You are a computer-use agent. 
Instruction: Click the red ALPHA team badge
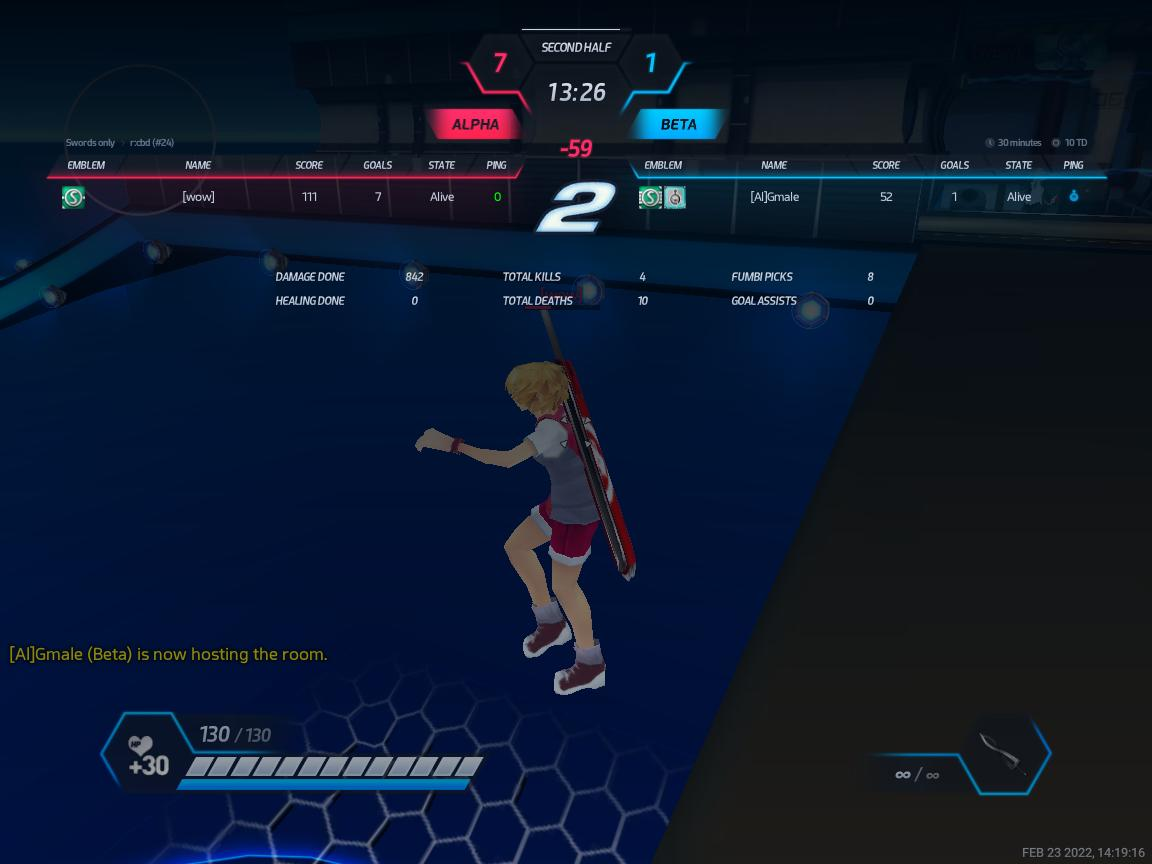pos(475,125)
